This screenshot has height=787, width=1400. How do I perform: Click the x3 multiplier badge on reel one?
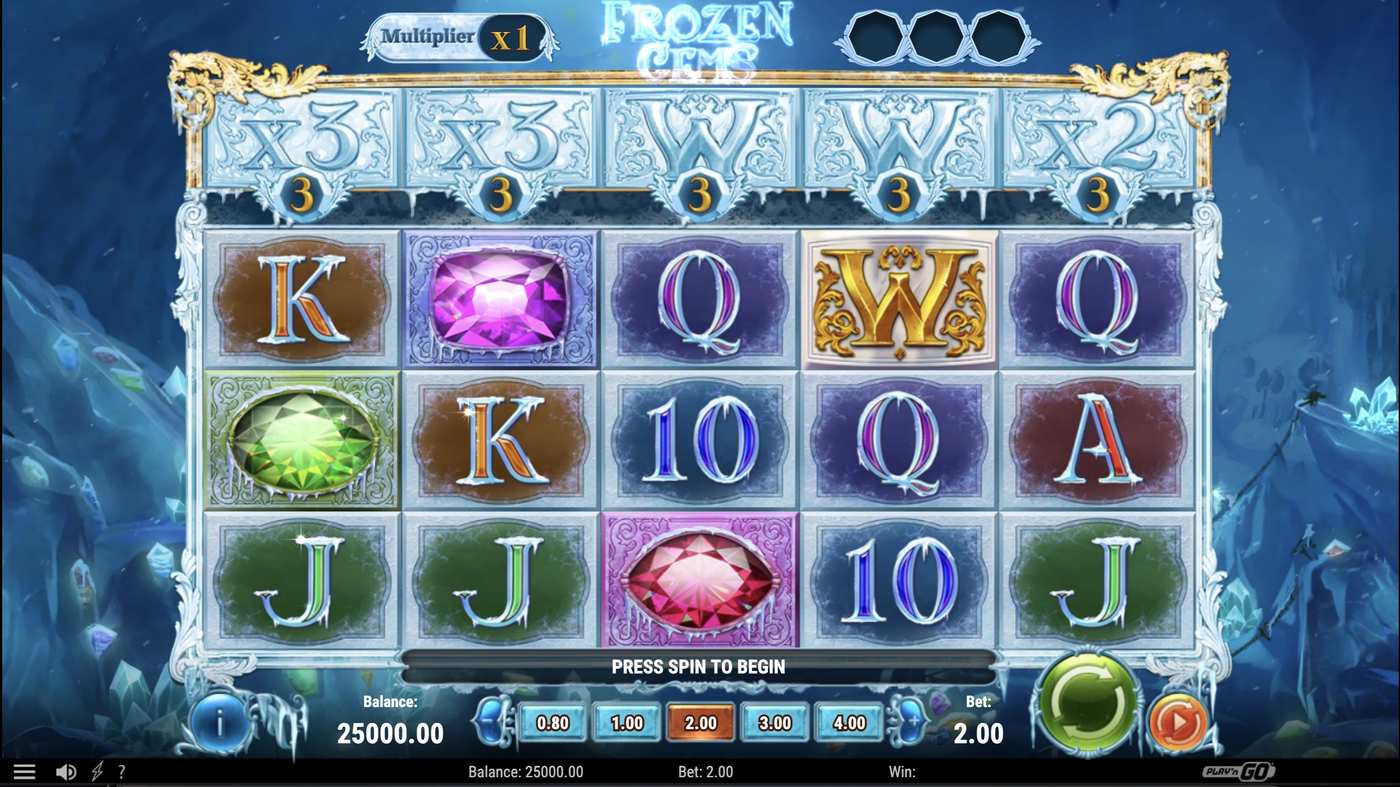[x=300, y=140]
